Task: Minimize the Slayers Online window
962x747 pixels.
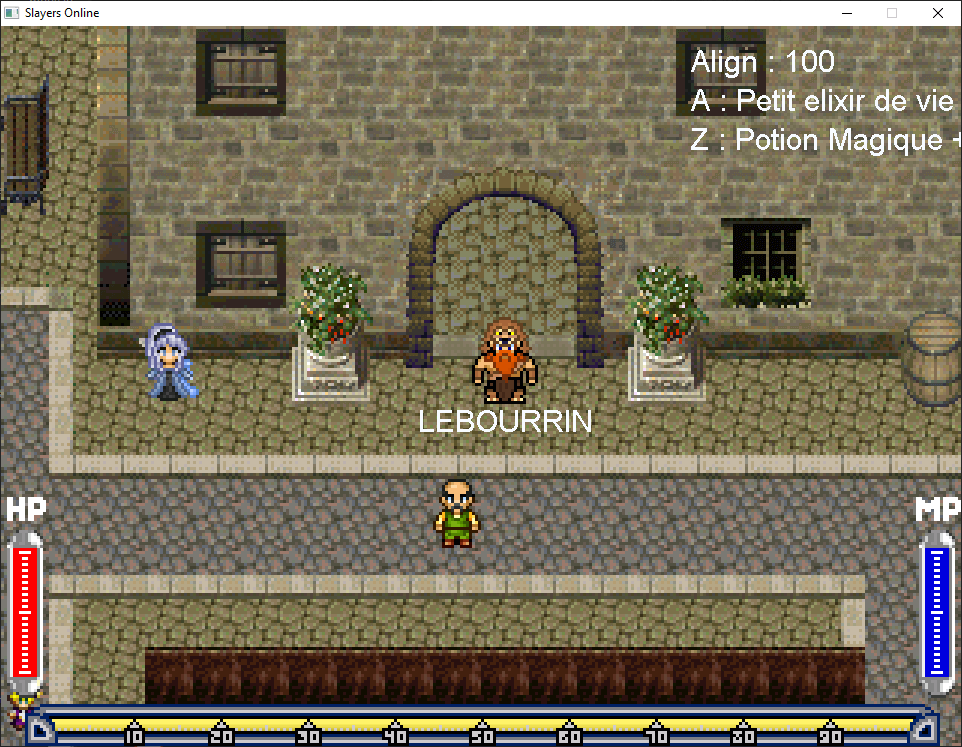Action: point(846,13)
